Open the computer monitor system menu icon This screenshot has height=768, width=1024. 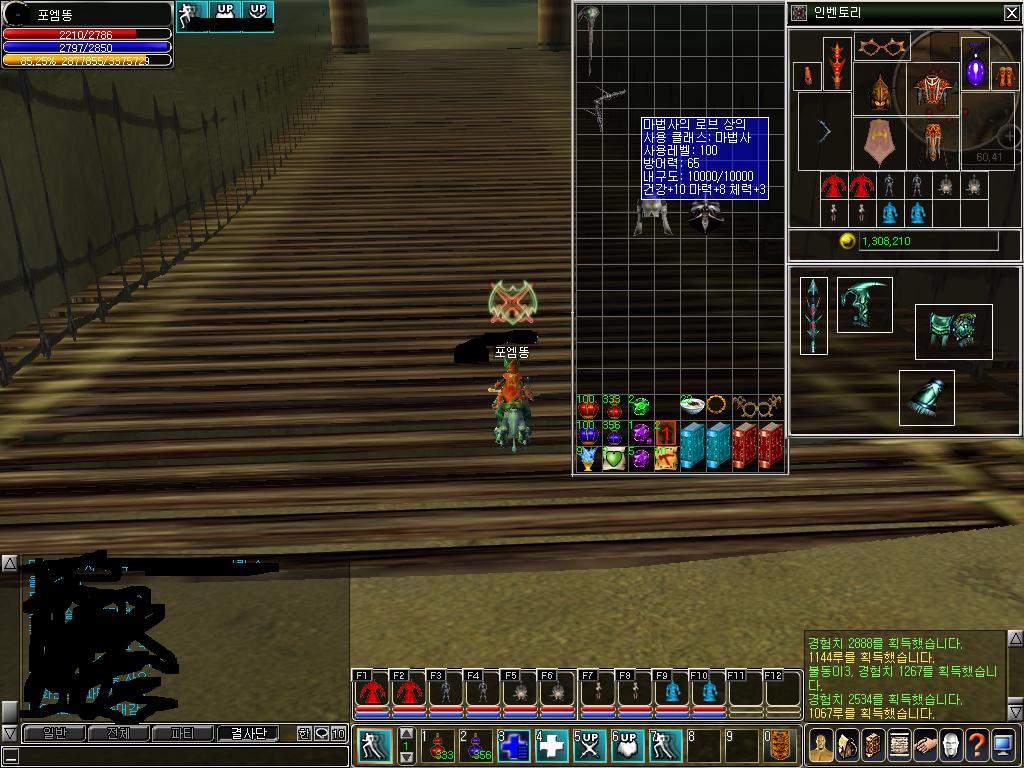1003,745
